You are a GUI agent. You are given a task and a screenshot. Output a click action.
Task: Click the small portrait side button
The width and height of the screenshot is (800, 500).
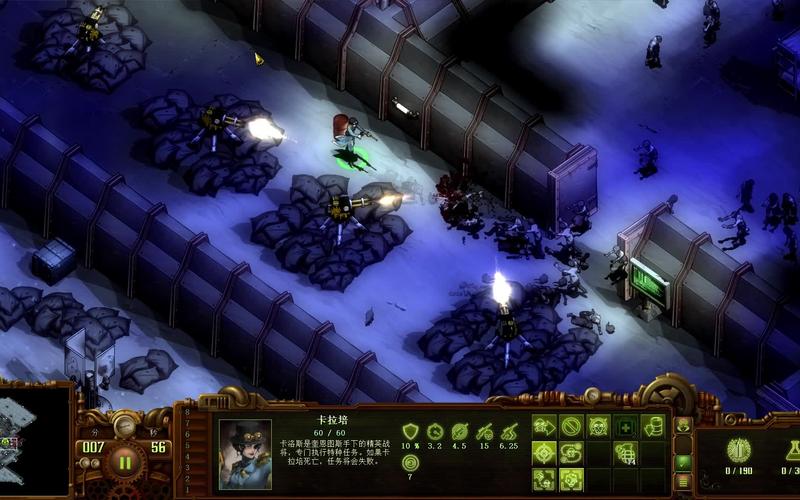pos(684,425)
